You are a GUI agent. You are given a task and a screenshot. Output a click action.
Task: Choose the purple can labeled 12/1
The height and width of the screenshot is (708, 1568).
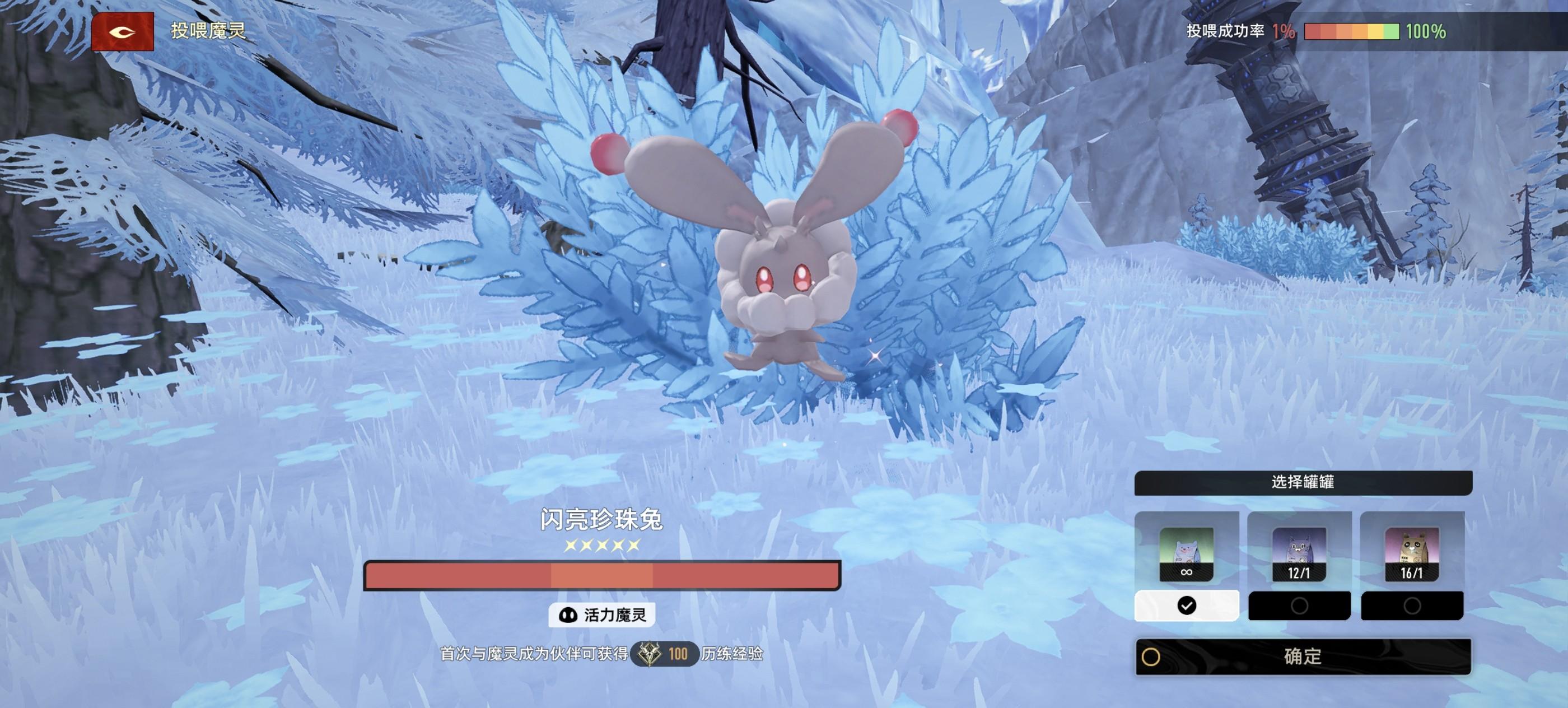1299,553
